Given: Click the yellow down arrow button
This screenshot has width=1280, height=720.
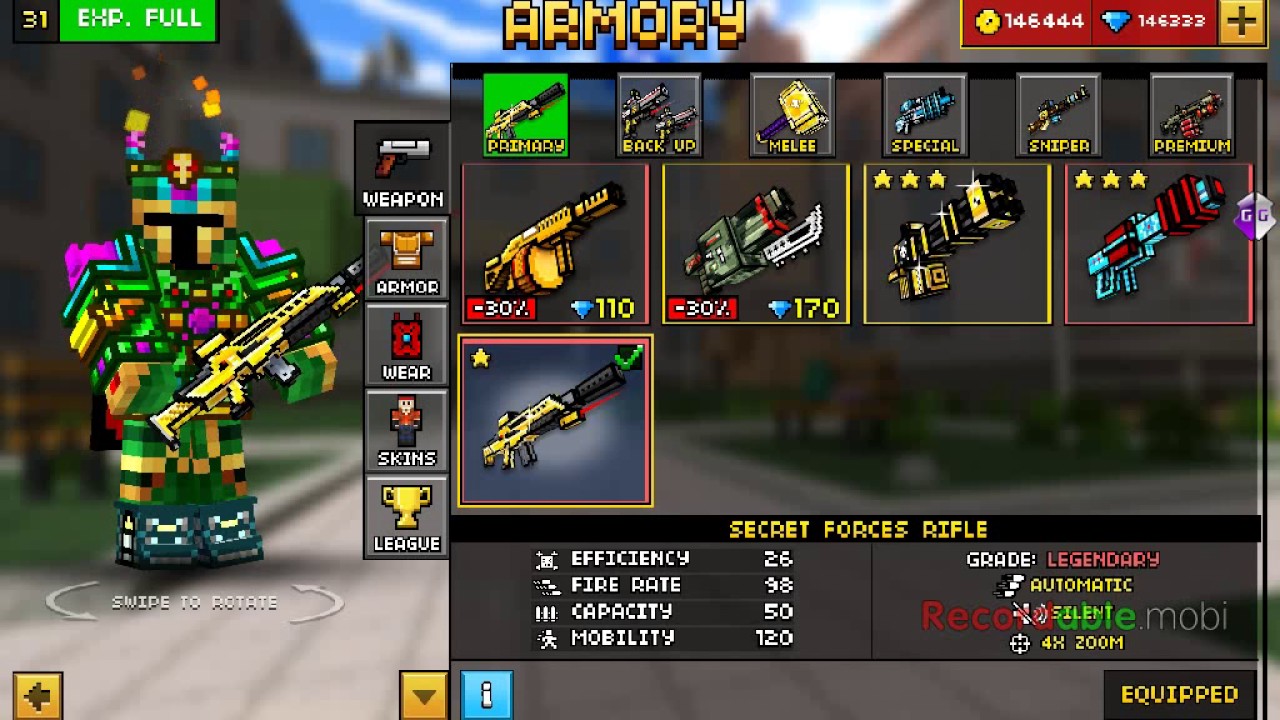Looking at the screenshot, I should pyautogui.click(x=423, y=695).
